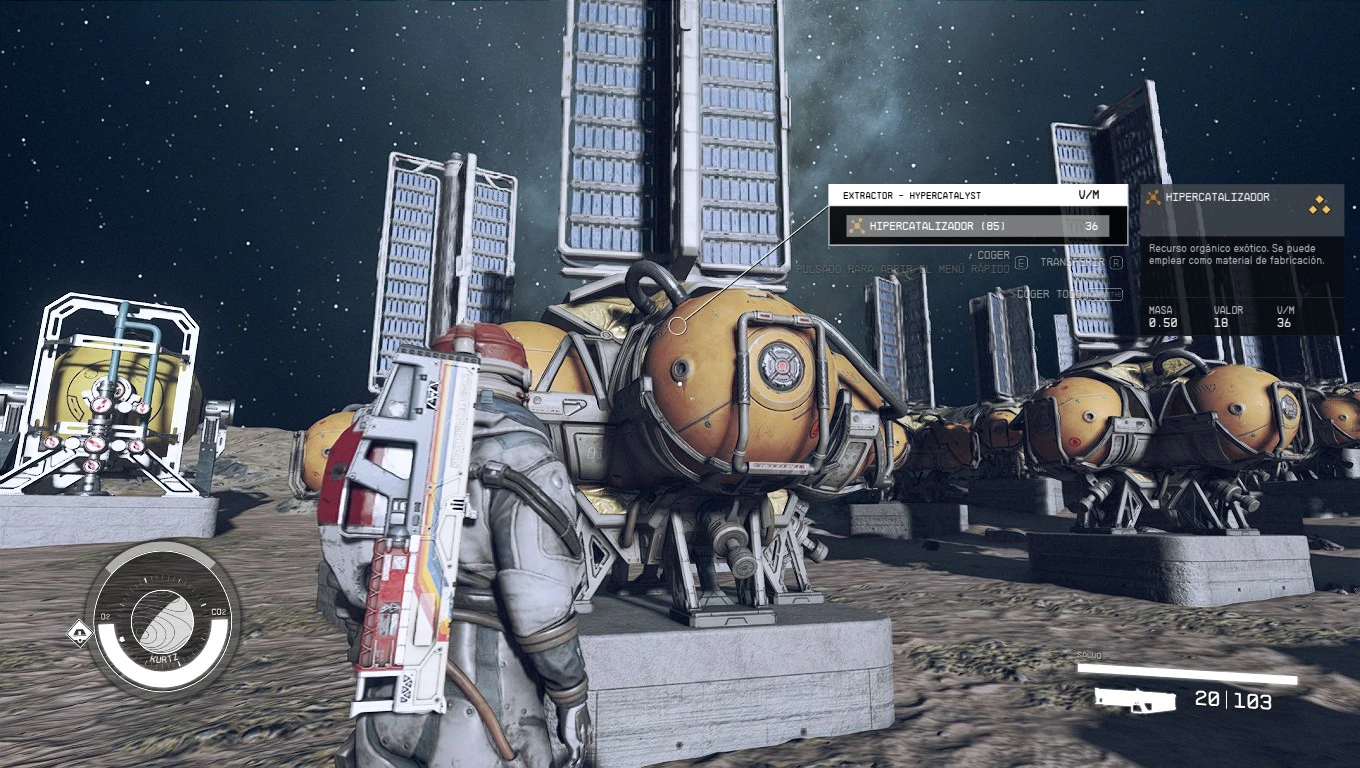Click the Coger action label
Image resolution: width=1360 pixels, height=768 pixels.
click(x=993, y=256)
